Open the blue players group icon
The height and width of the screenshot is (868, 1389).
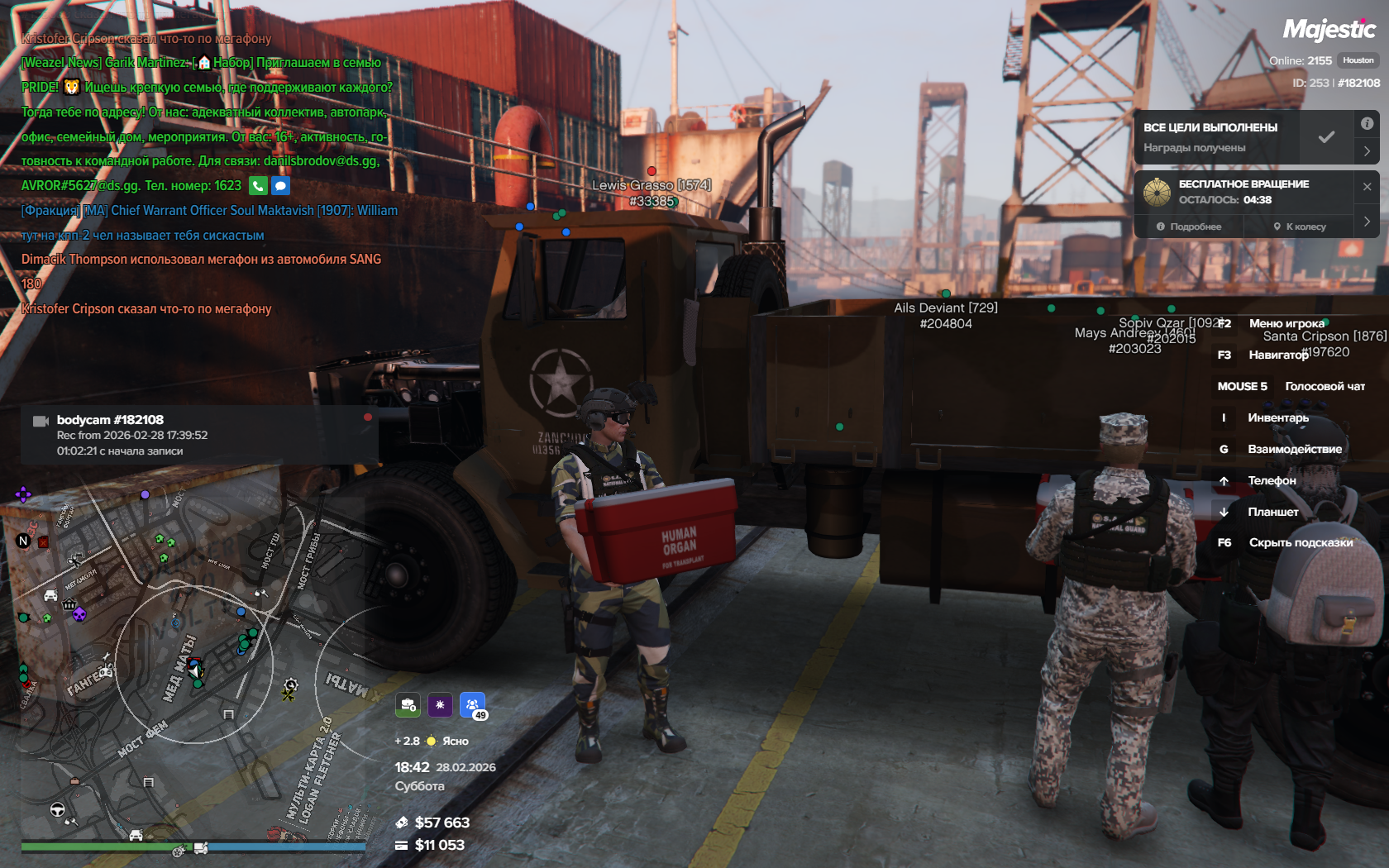click(x=472, y=704)
